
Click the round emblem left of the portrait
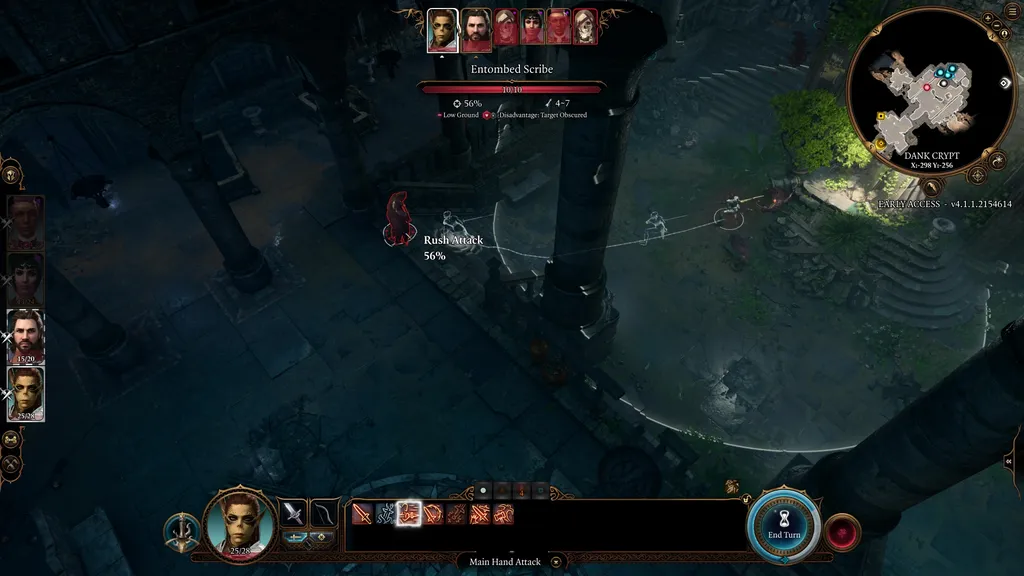pyautogui.click(x=181, y=531)
